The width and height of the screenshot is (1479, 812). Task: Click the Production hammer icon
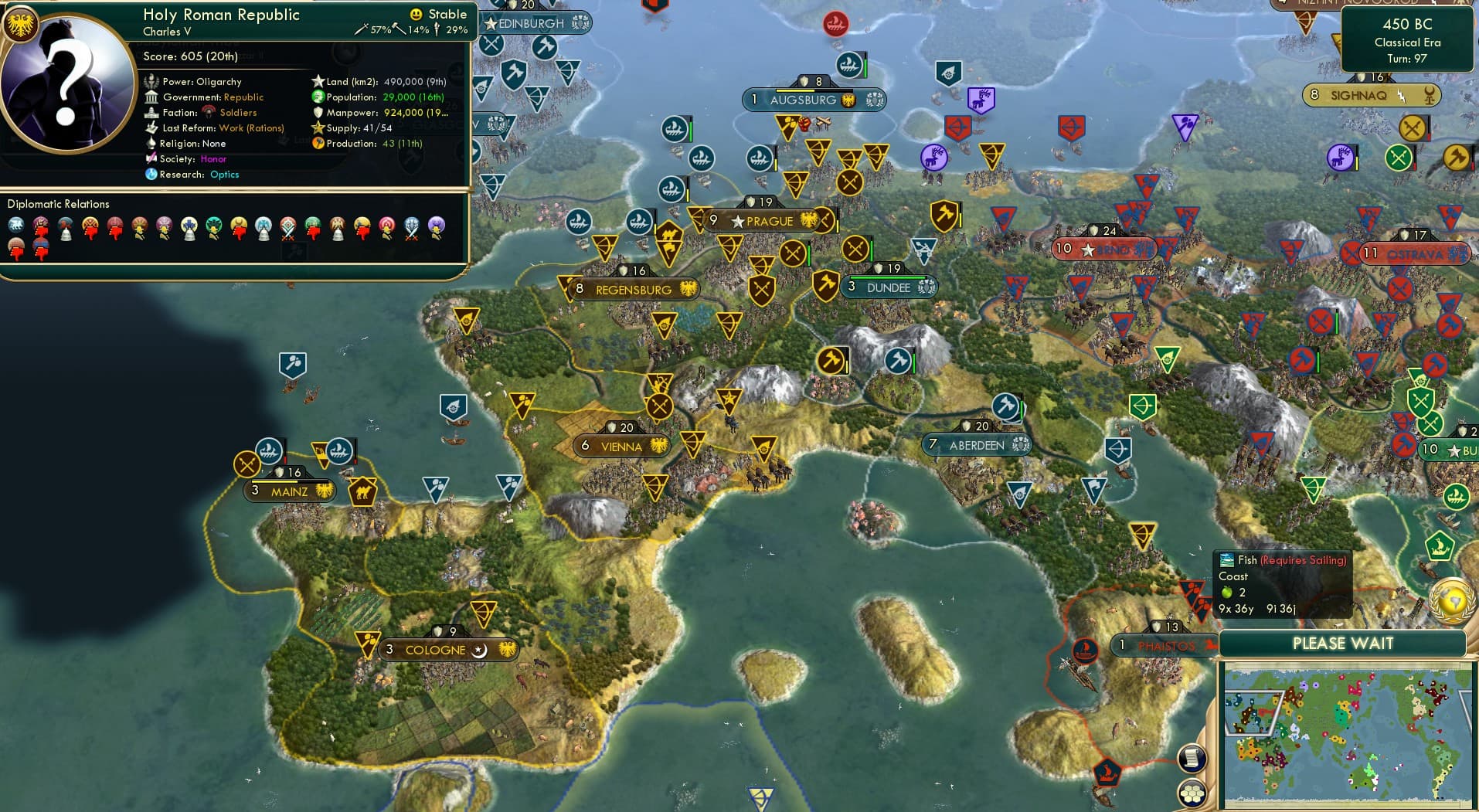pyautogui.click(x=317, y=144)
